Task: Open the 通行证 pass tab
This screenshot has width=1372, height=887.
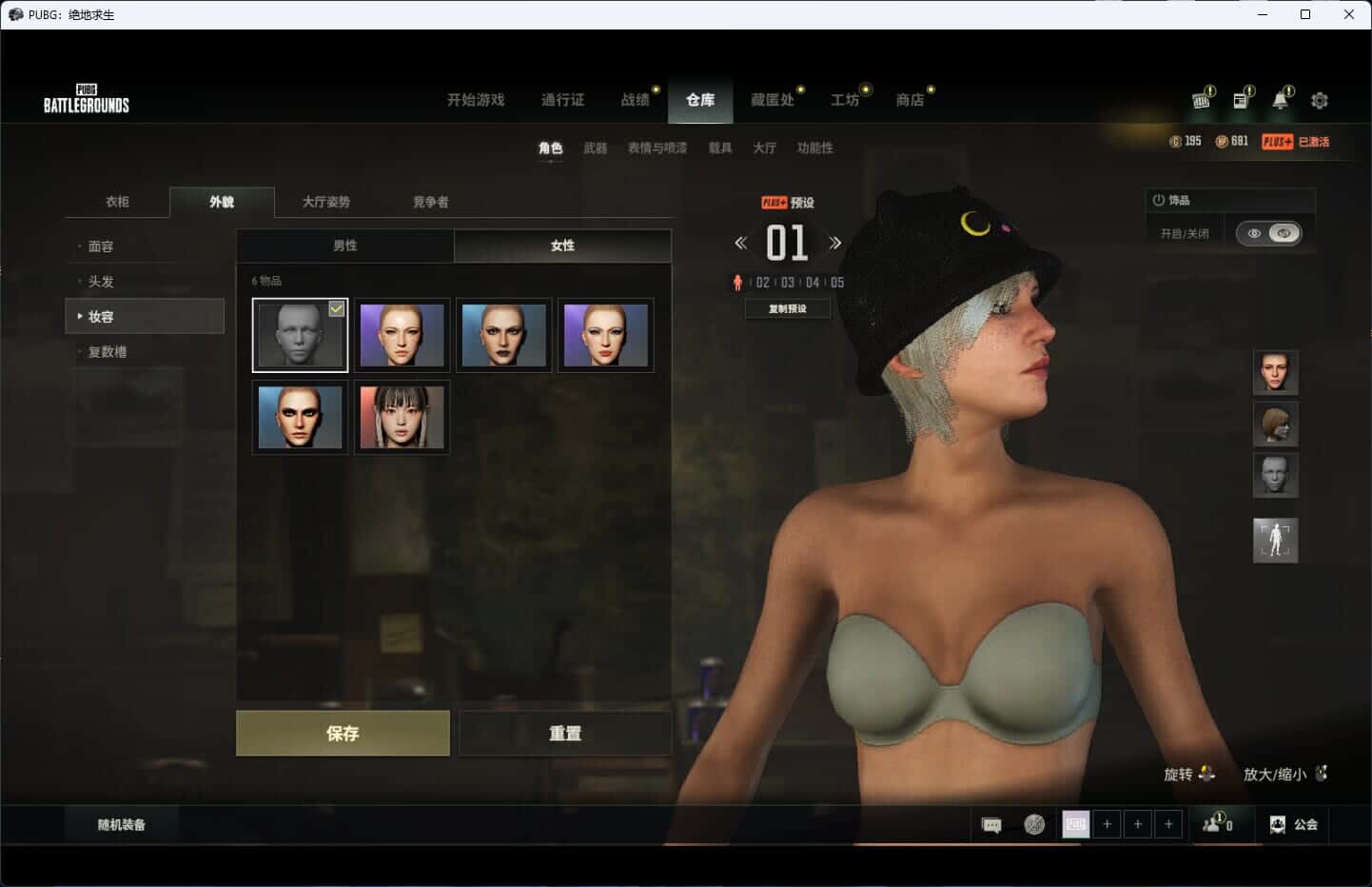Action: coord(562,100)
